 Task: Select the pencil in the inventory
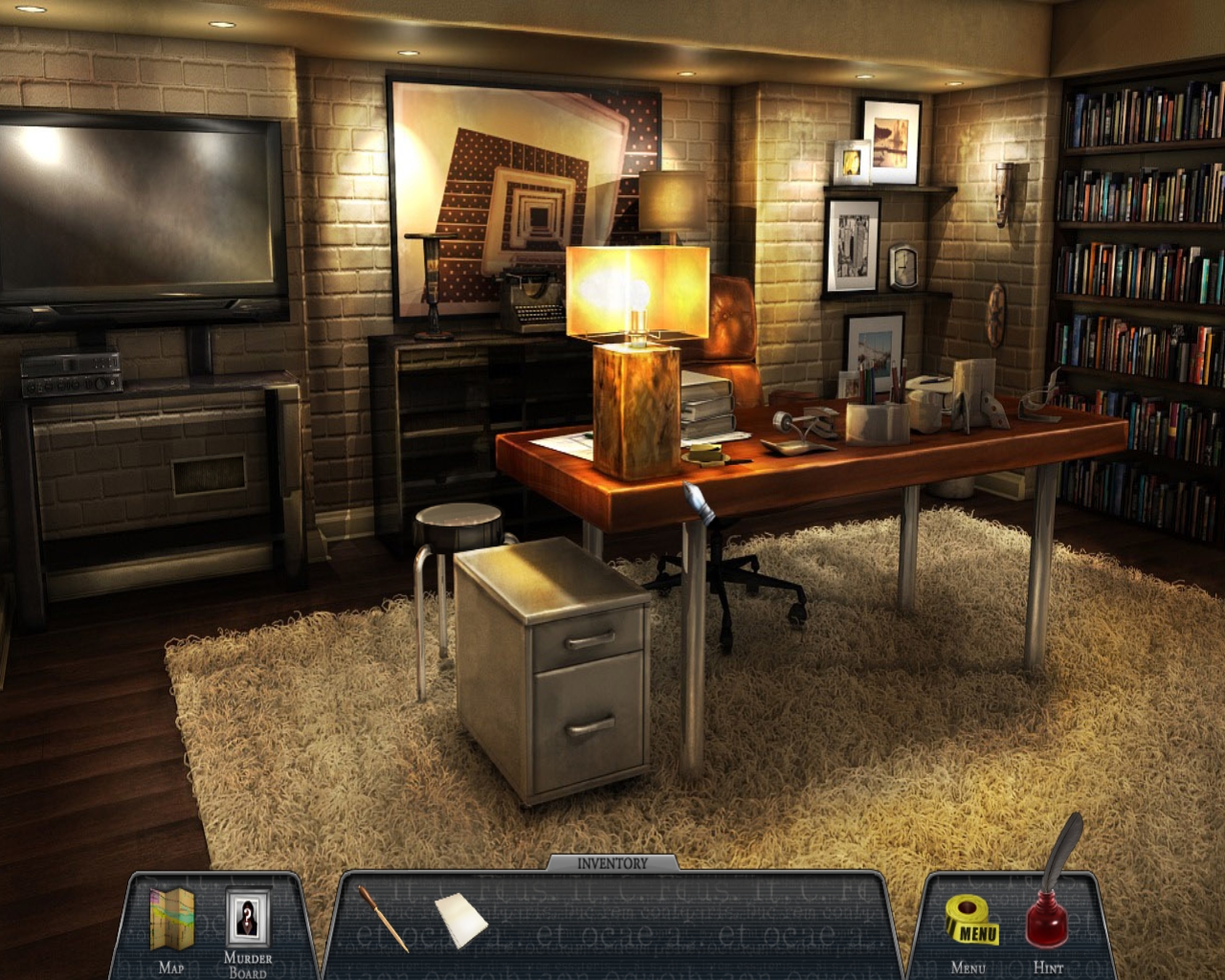coord(383,918)
